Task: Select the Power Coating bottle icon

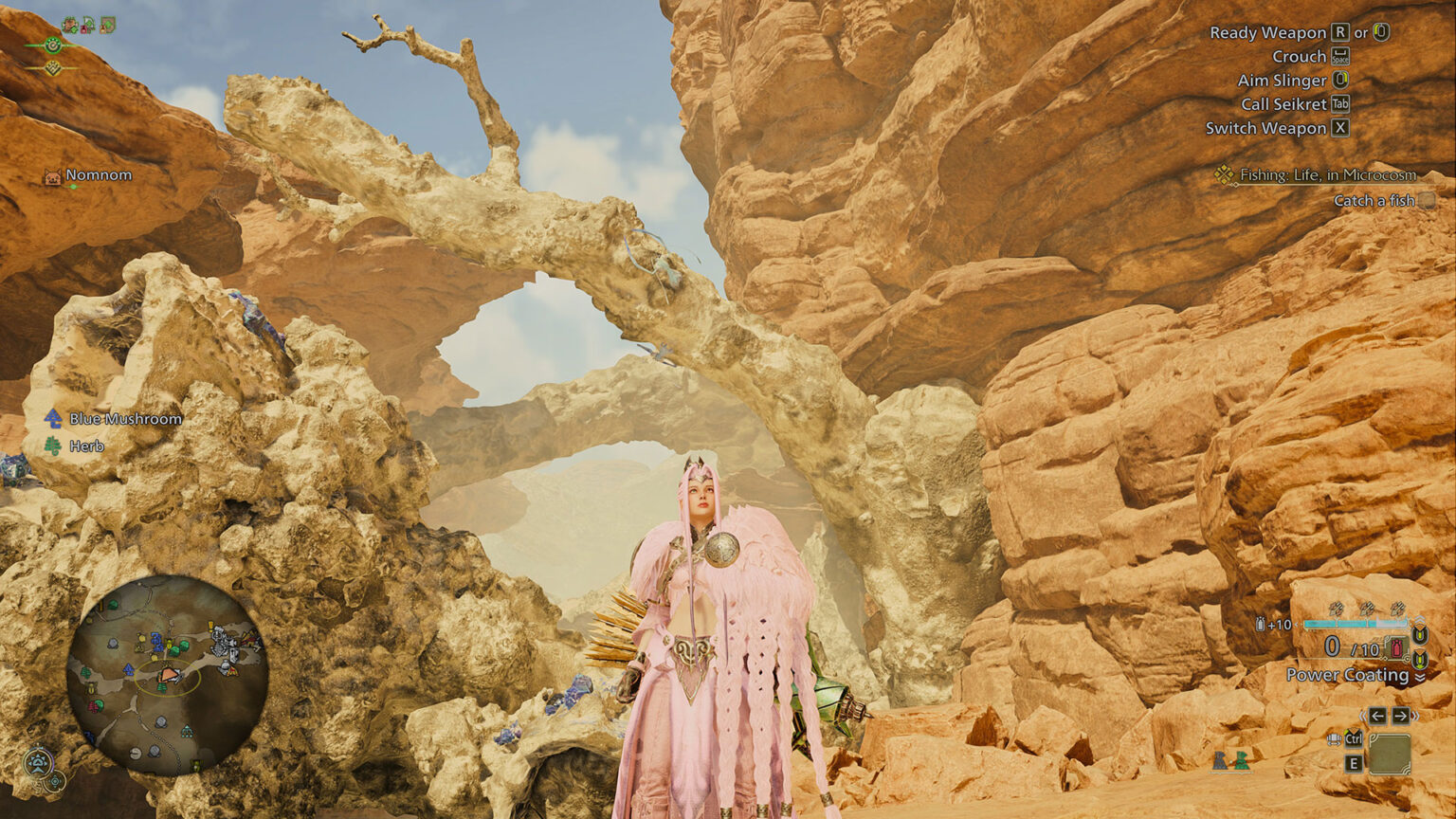Action: point(1395,646)
